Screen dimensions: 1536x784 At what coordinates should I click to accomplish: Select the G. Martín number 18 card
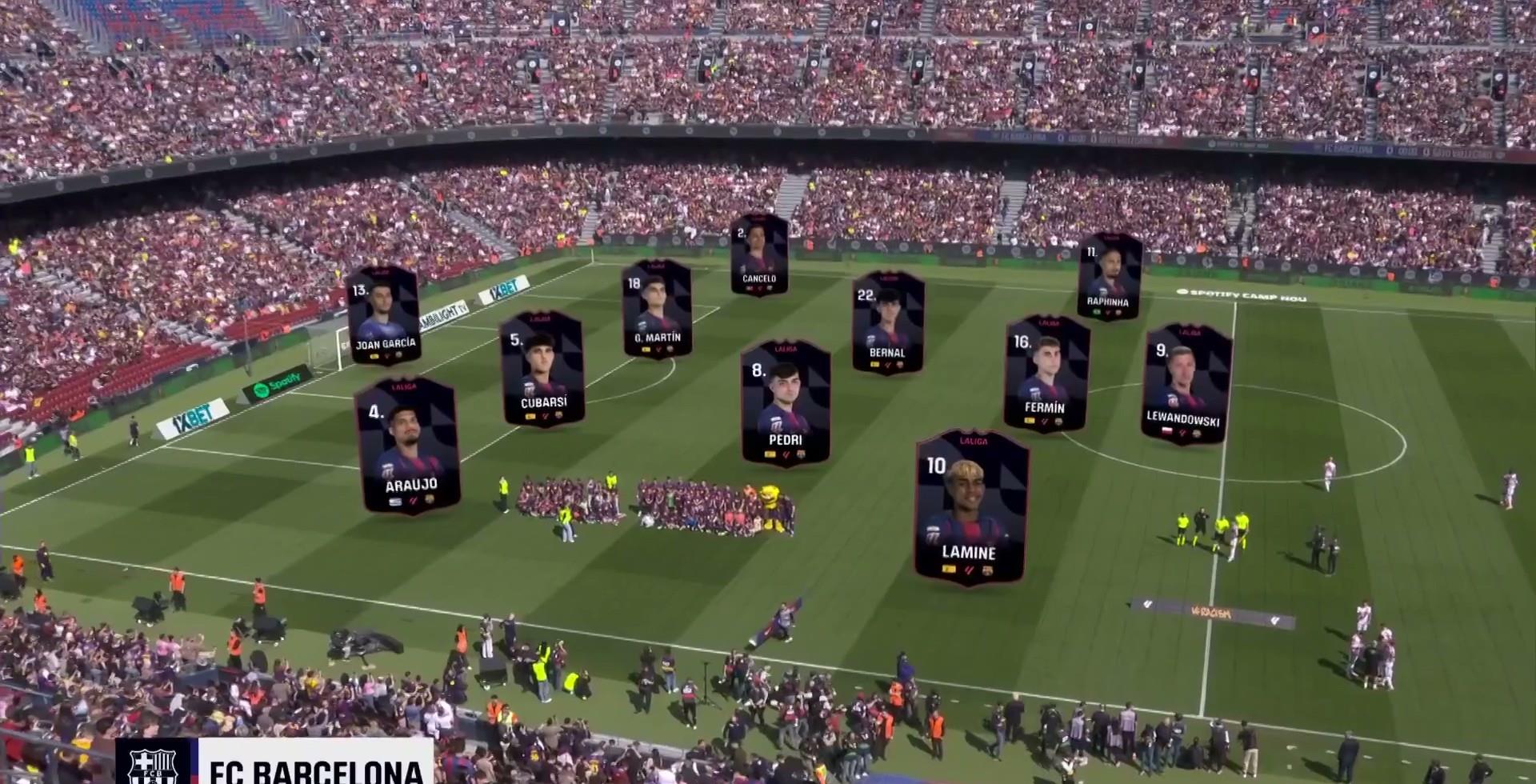pos(657,308)
